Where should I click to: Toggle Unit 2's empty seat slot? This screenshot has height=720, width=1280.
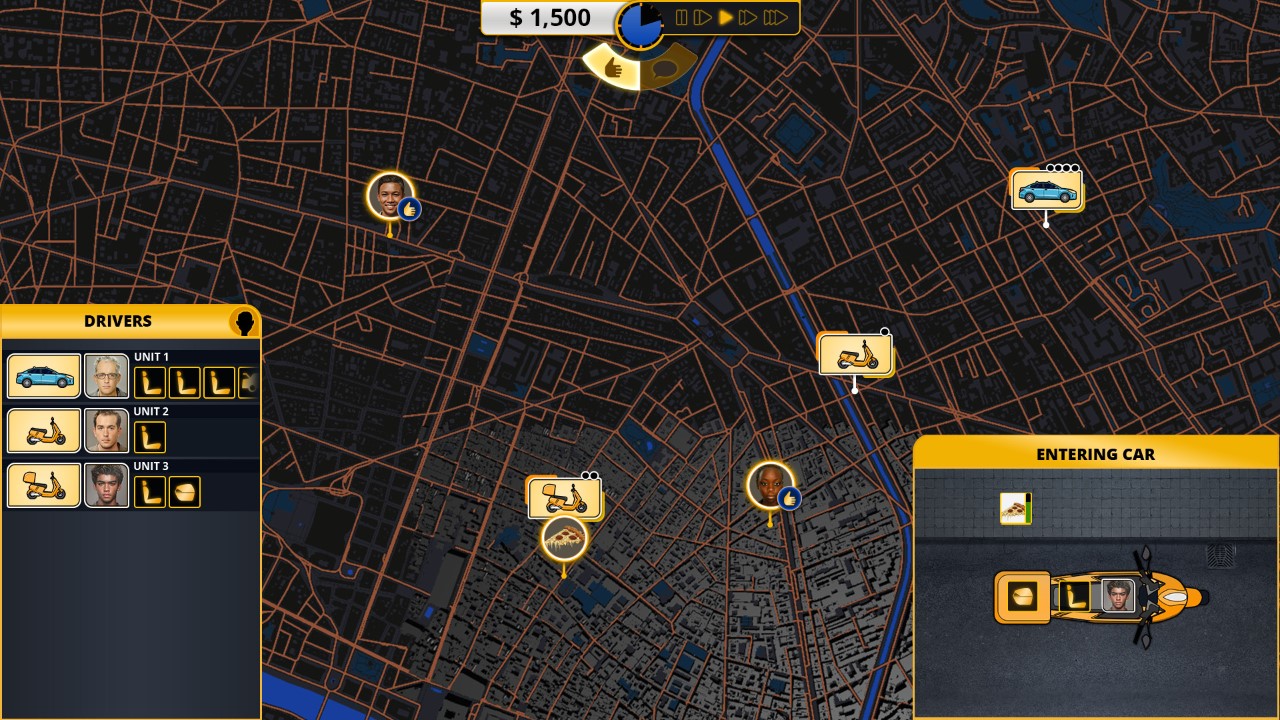[149, 435]
